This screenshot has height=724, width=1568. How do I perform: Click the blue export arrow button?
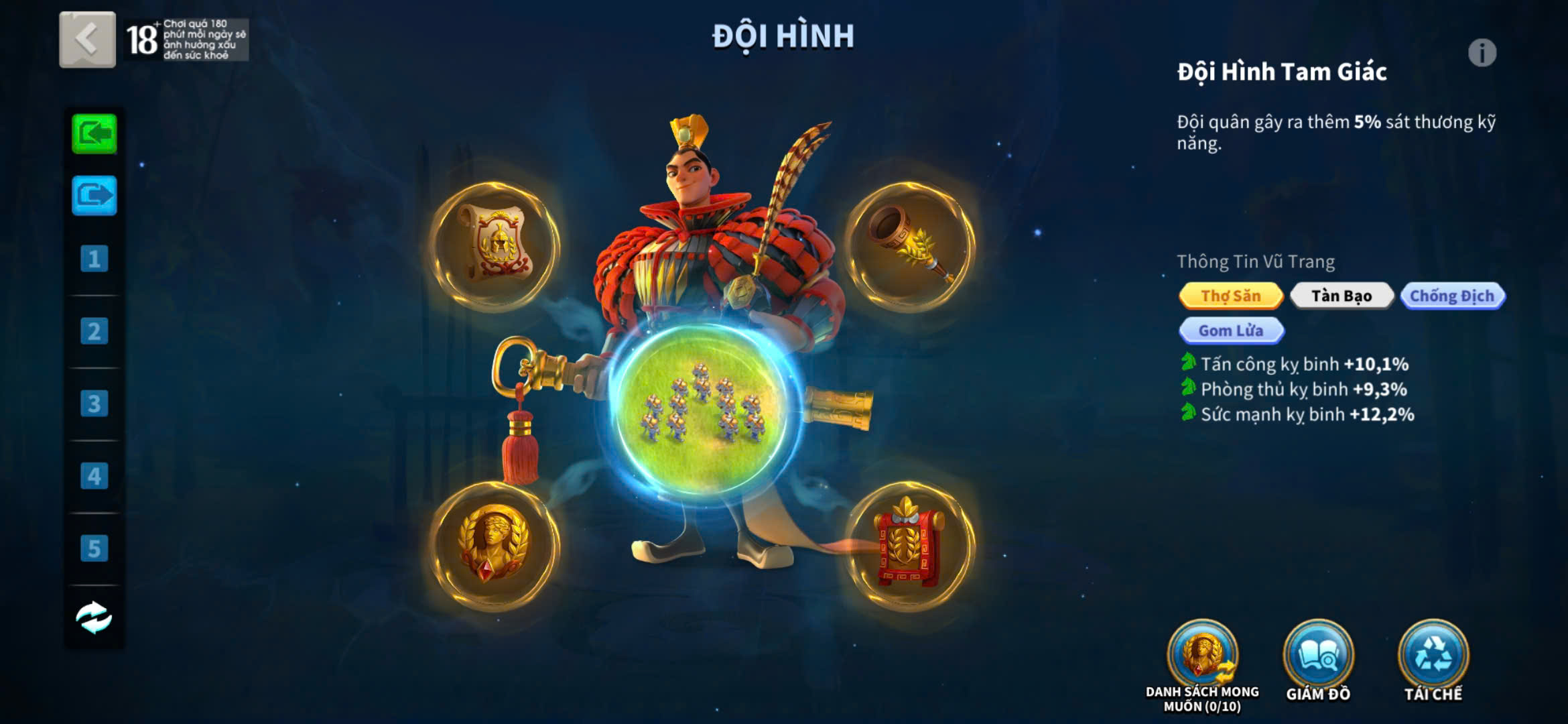[x=94, y=196]
